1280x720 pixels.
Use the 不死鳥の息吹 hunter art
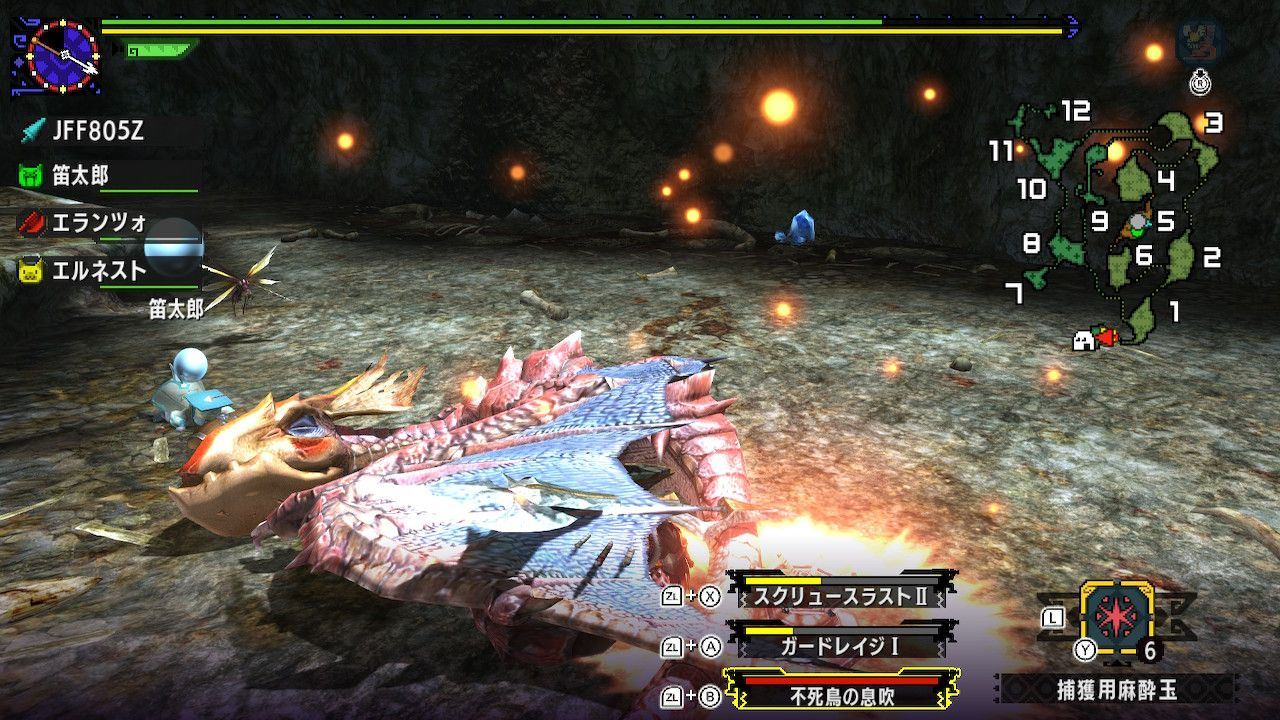[x=838, y=695]
